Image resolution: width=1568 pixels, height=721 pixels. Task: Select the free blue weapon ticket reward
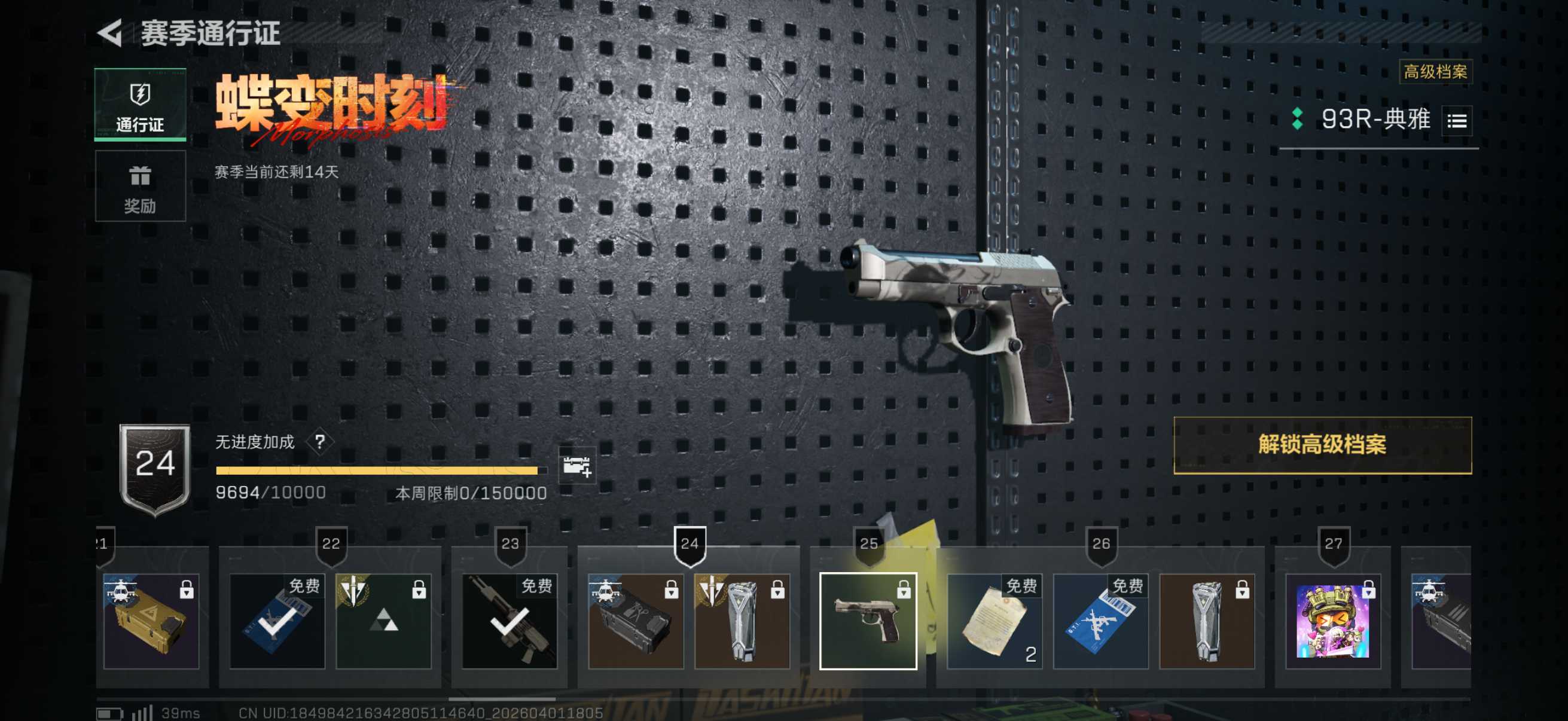coord(1100,621)
